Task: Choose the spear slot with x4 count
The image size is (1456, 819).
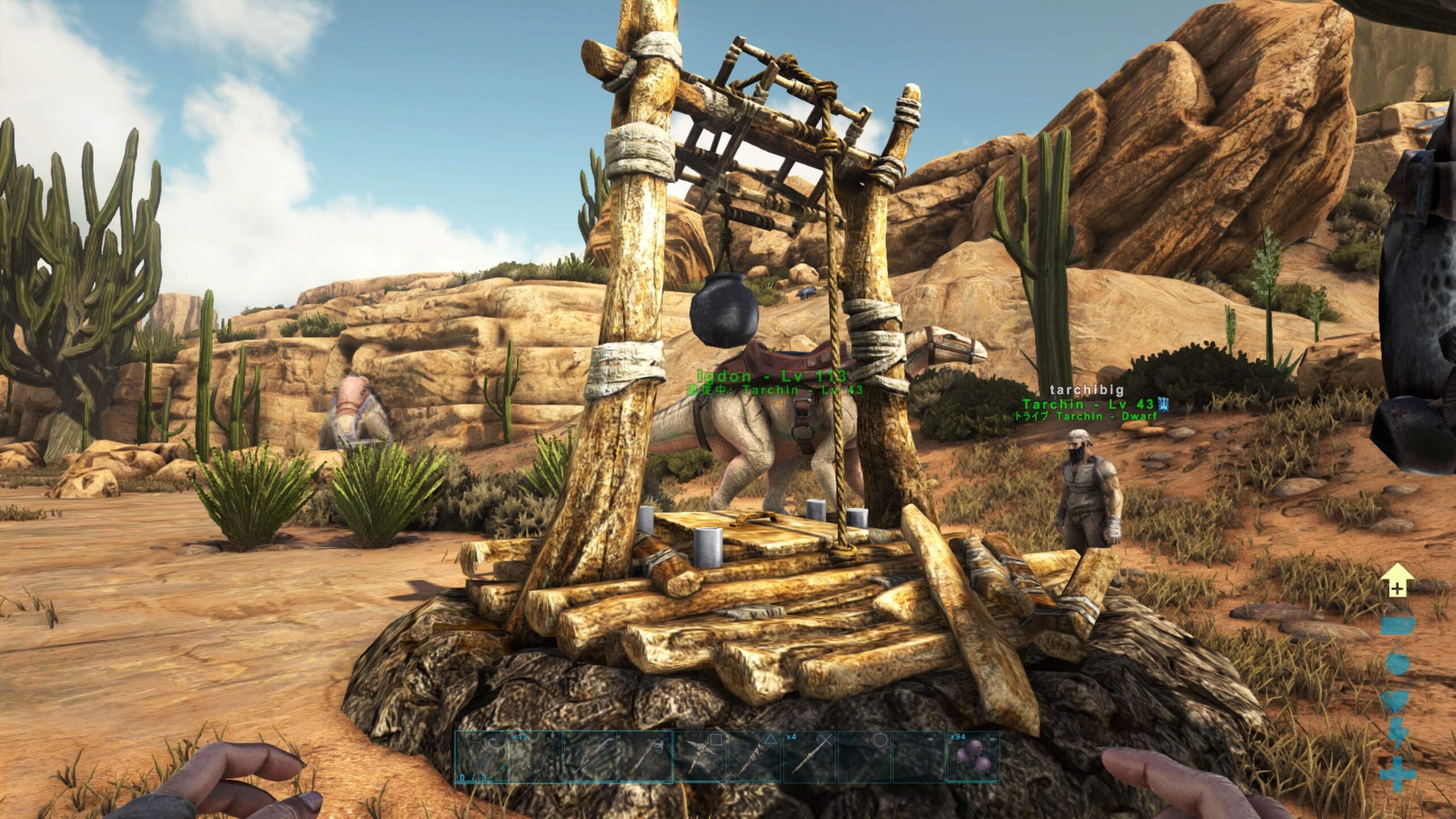Action: 810,757
